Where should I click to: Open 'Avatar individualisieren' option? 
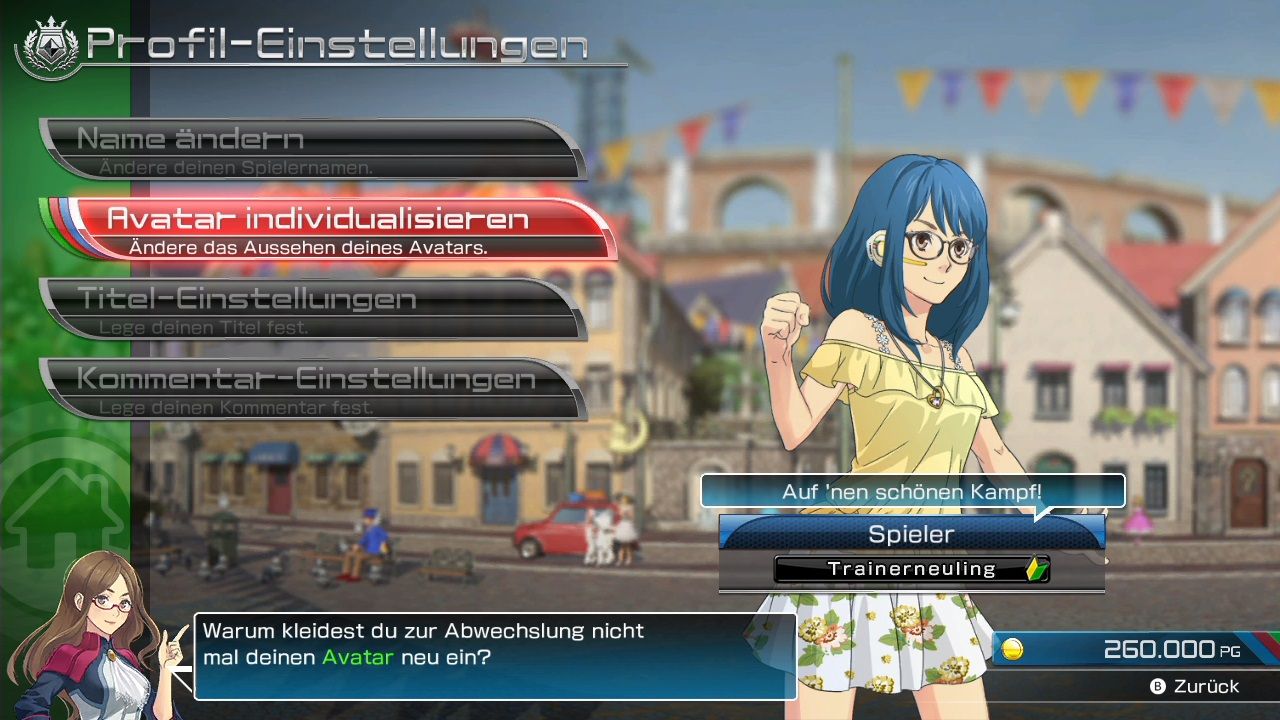coord(330,229)
